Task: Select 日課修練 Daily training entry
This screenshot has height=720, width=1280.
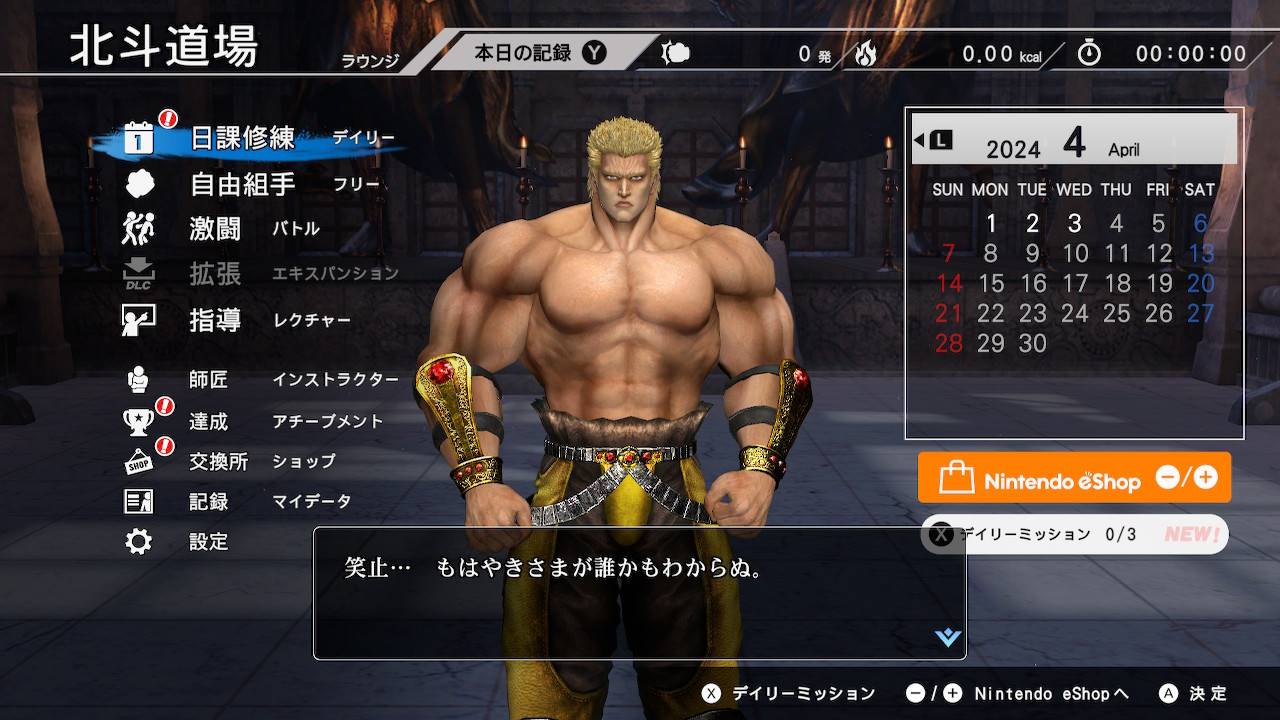Action: pyautogui.click(x=244, y=138)
